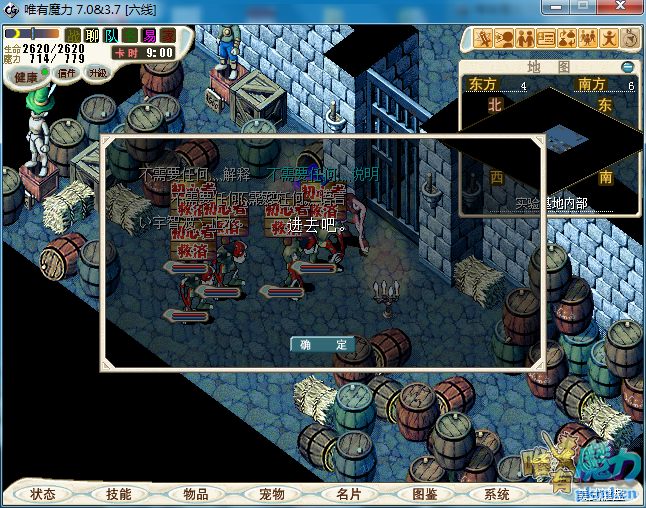This screenshot has width=646, height=508.
Task: Toggle the 战 battle switch
Action: tap(73, 36)
